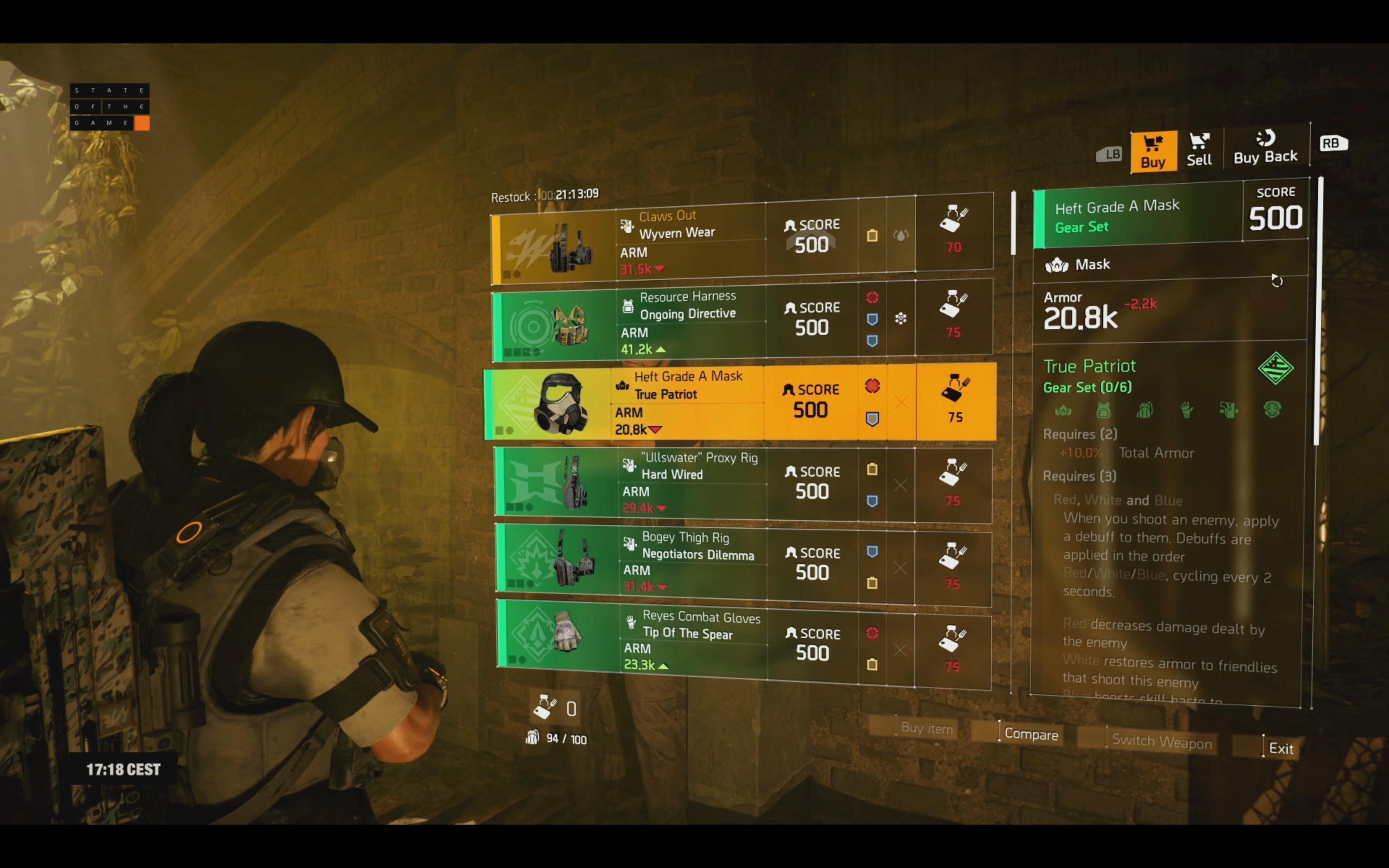This screenshot has height=868, width=1389.
Task: Click the Buy item button
Action: (926, 728)
